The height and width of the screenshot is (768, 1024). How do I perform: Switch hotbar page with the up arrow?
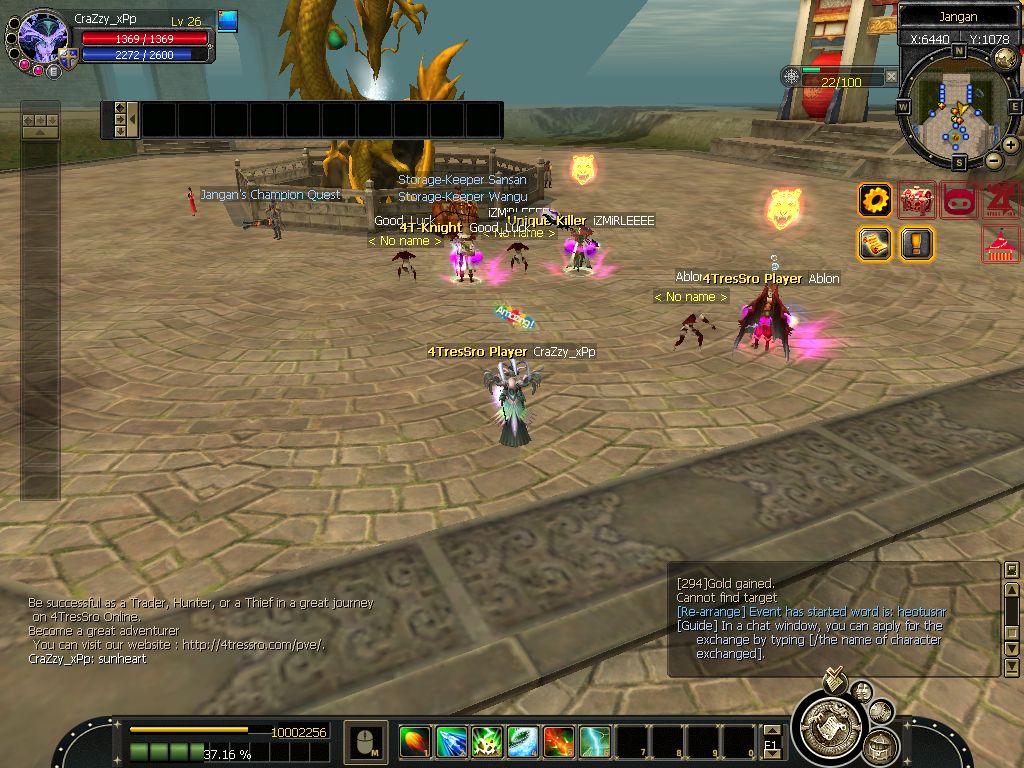coord(770,730)
